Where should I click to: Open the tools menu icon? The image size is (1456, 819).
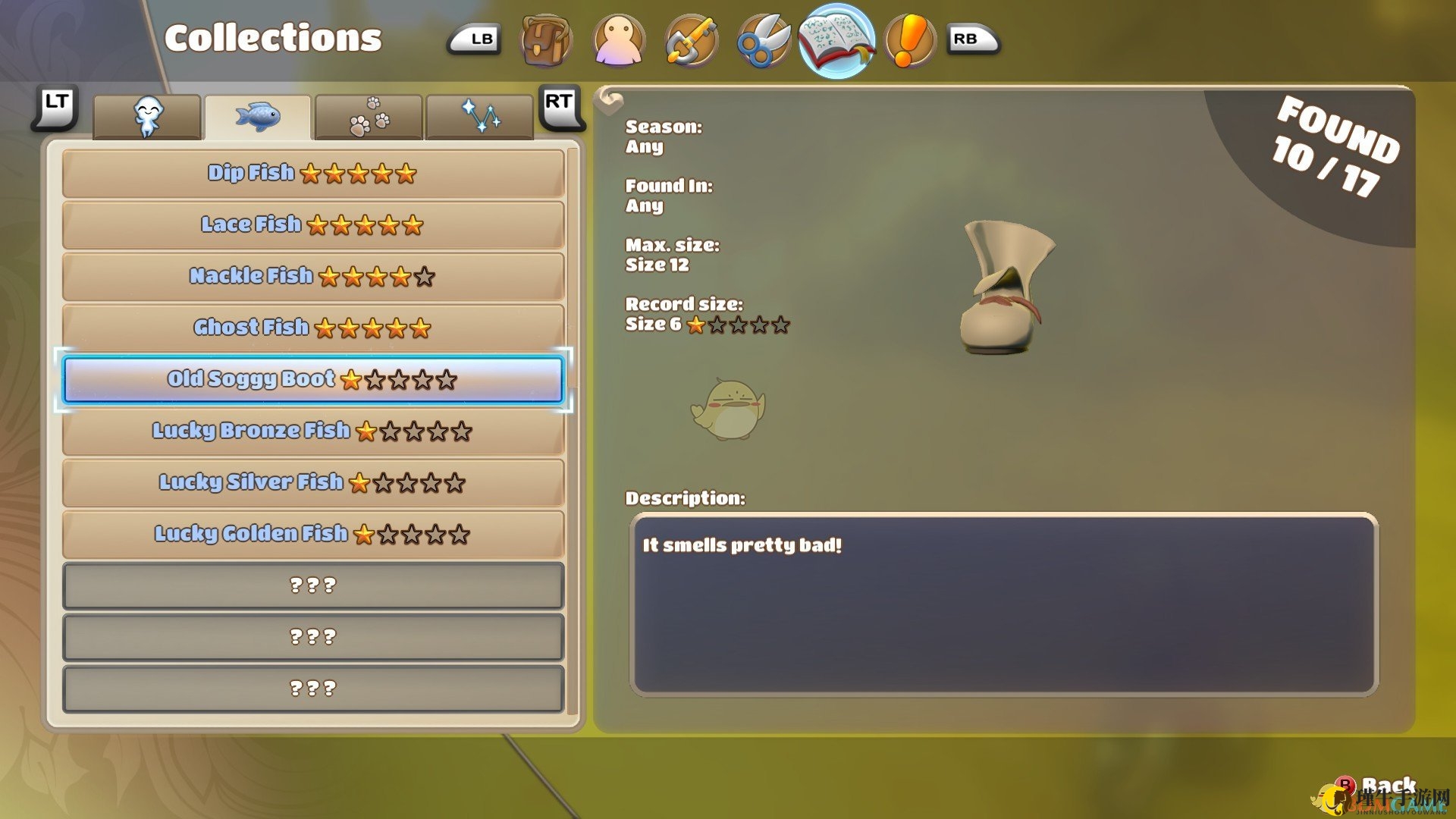(691, 41)
